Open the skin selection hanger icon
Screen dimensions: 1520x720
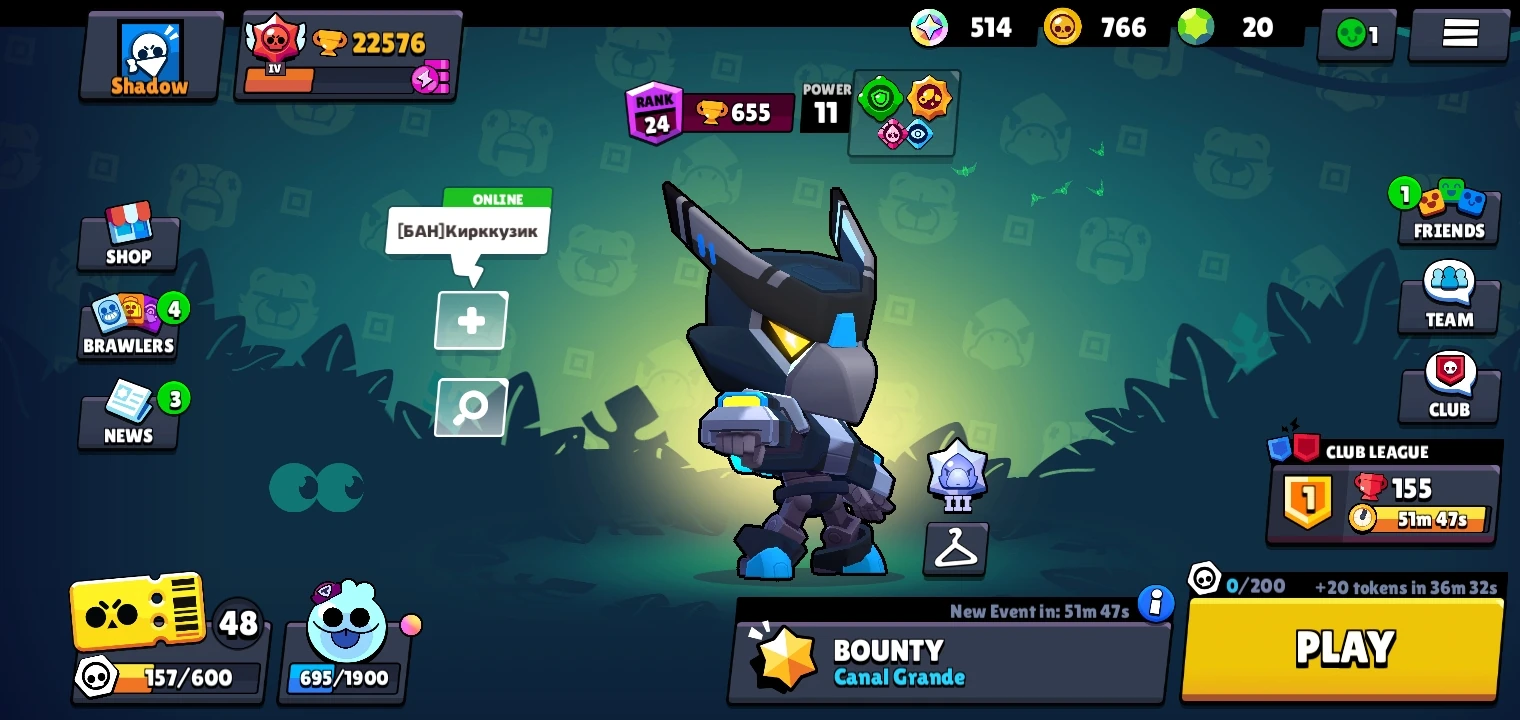click(x=956, y=549)
